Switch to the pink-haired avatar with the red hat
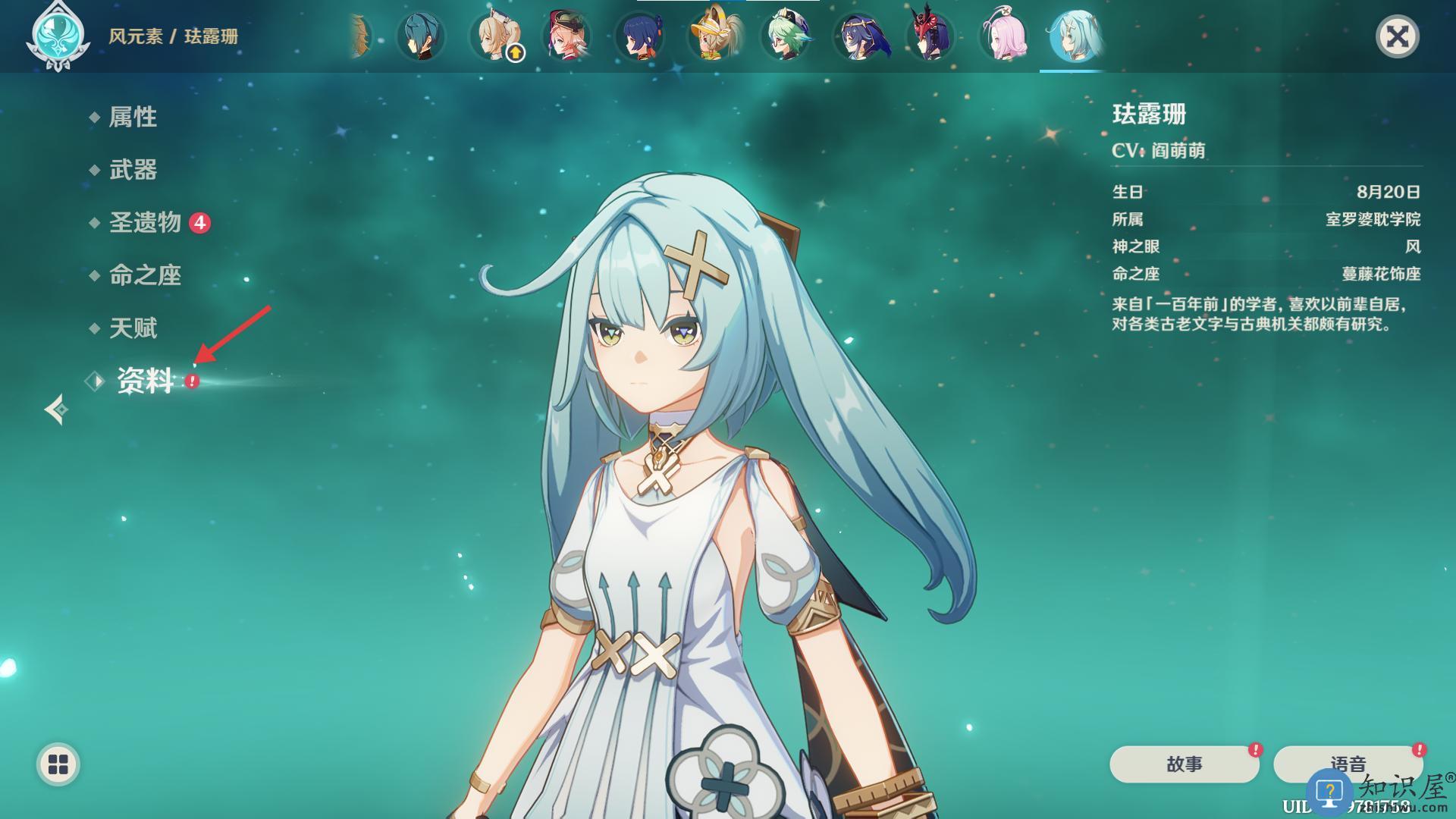This screenshot has width=1456, height=819. 568,36
